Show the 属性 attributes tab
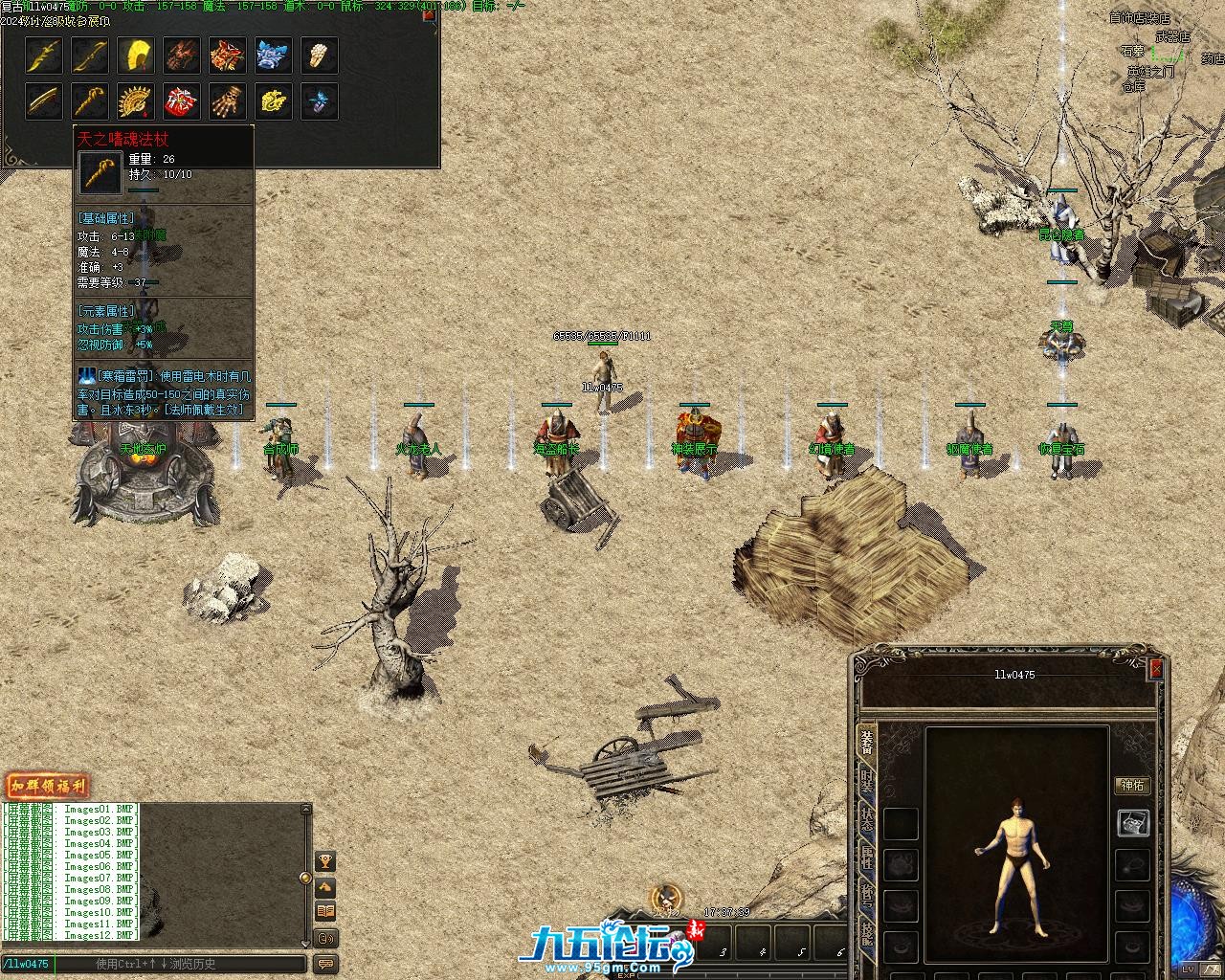1225x980 pixels. (x=866, y=857)
